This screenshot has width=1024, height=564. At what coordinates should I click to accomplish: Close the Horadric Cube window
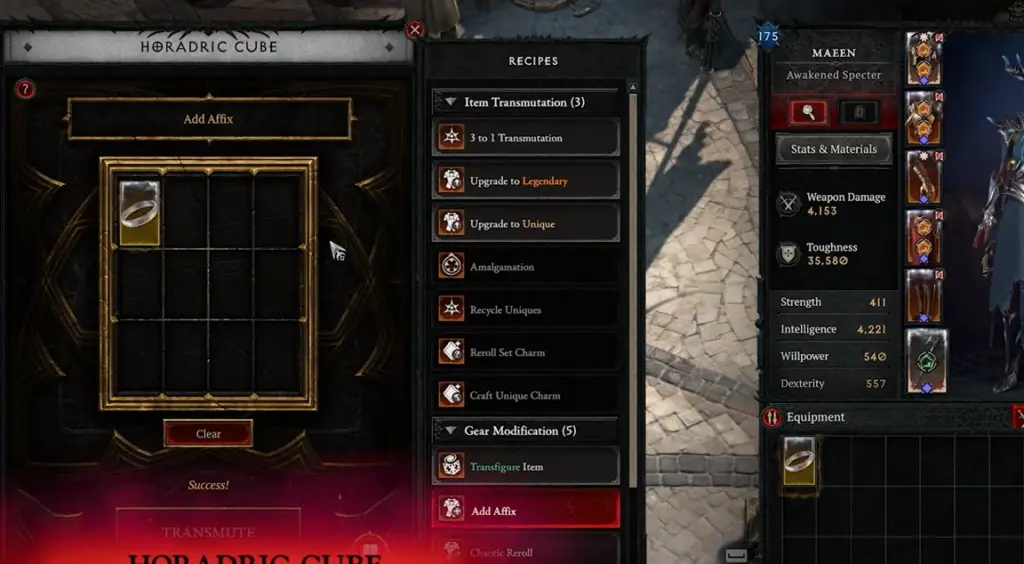click(x=415, y=30)
